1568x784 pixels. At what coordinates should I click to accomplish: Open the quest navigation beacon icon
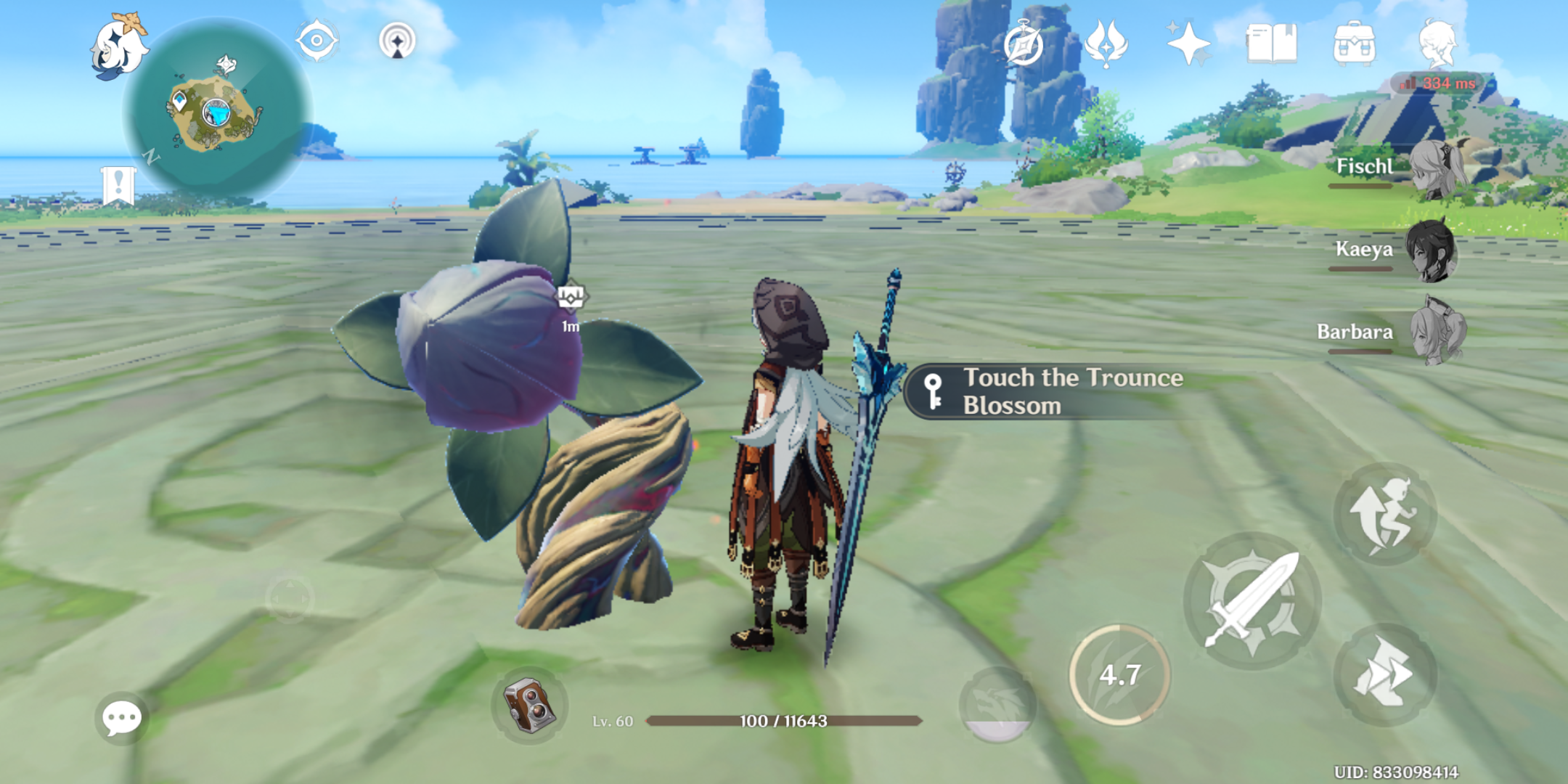[x=397, y=40]
